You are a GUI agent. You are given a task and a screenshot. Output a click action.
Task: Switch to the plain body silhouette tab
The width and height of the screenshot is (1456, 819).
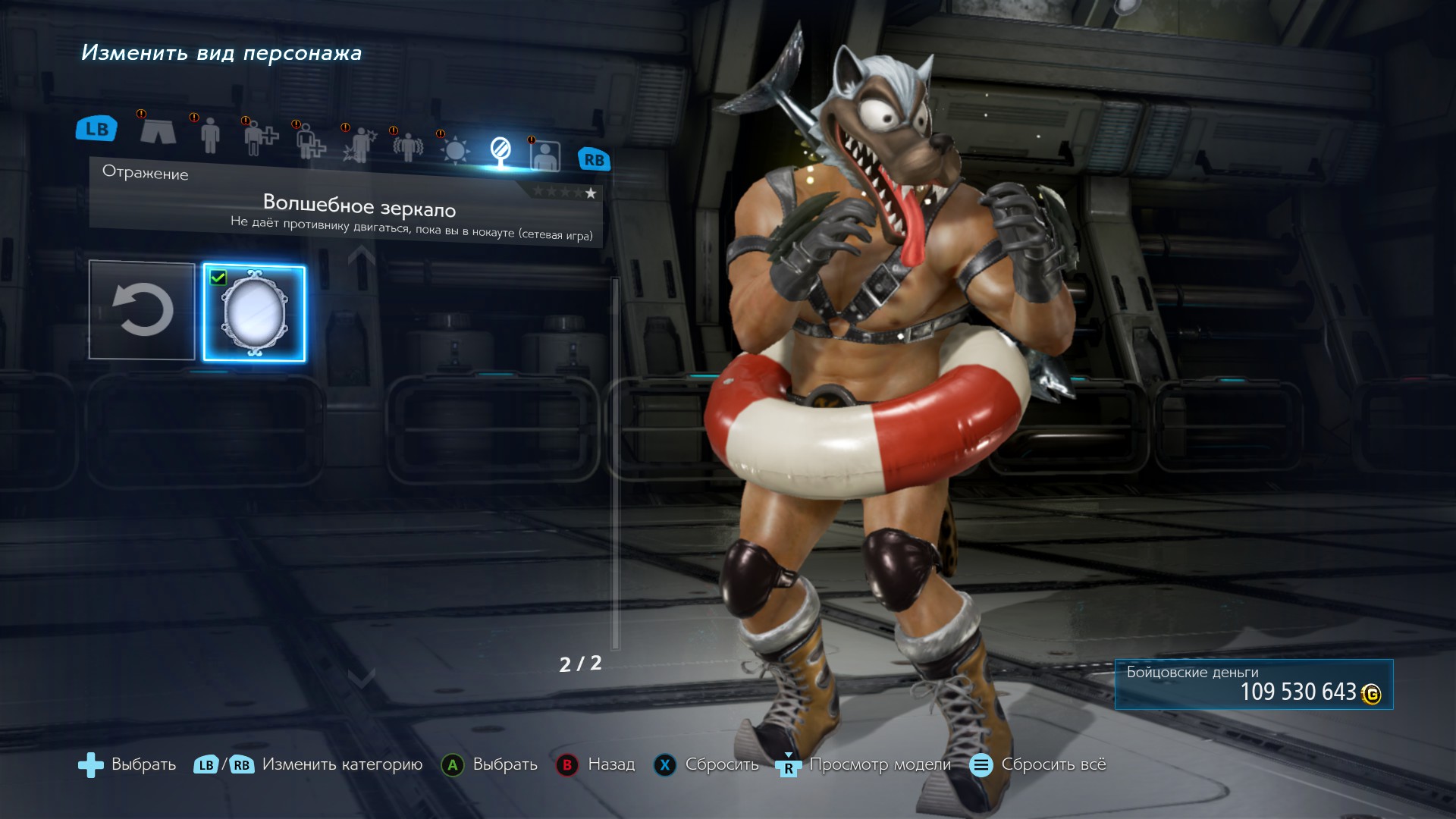pyautogui.click(x=210, y=135)
